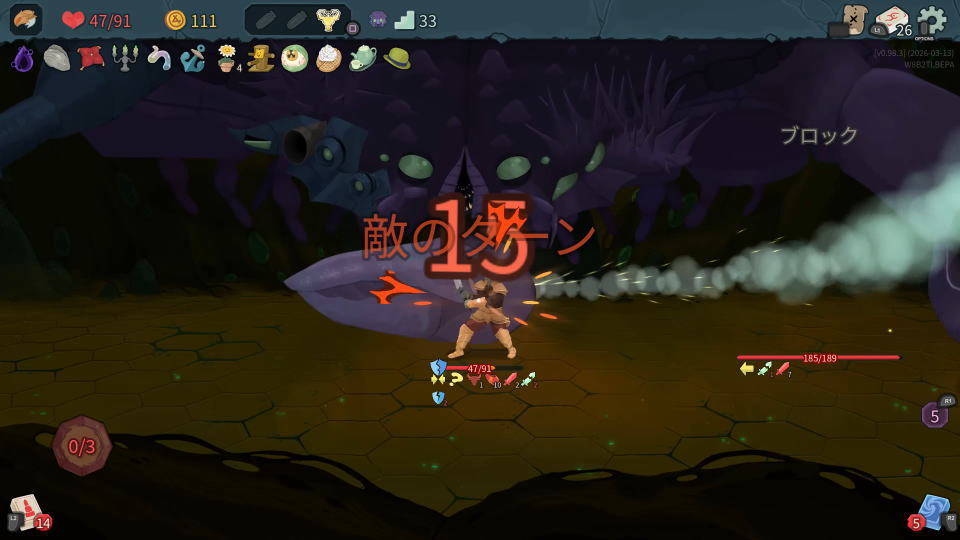The image size is (960, 540).
Task: Inspect the grey seashell relic
Action: 57,59
